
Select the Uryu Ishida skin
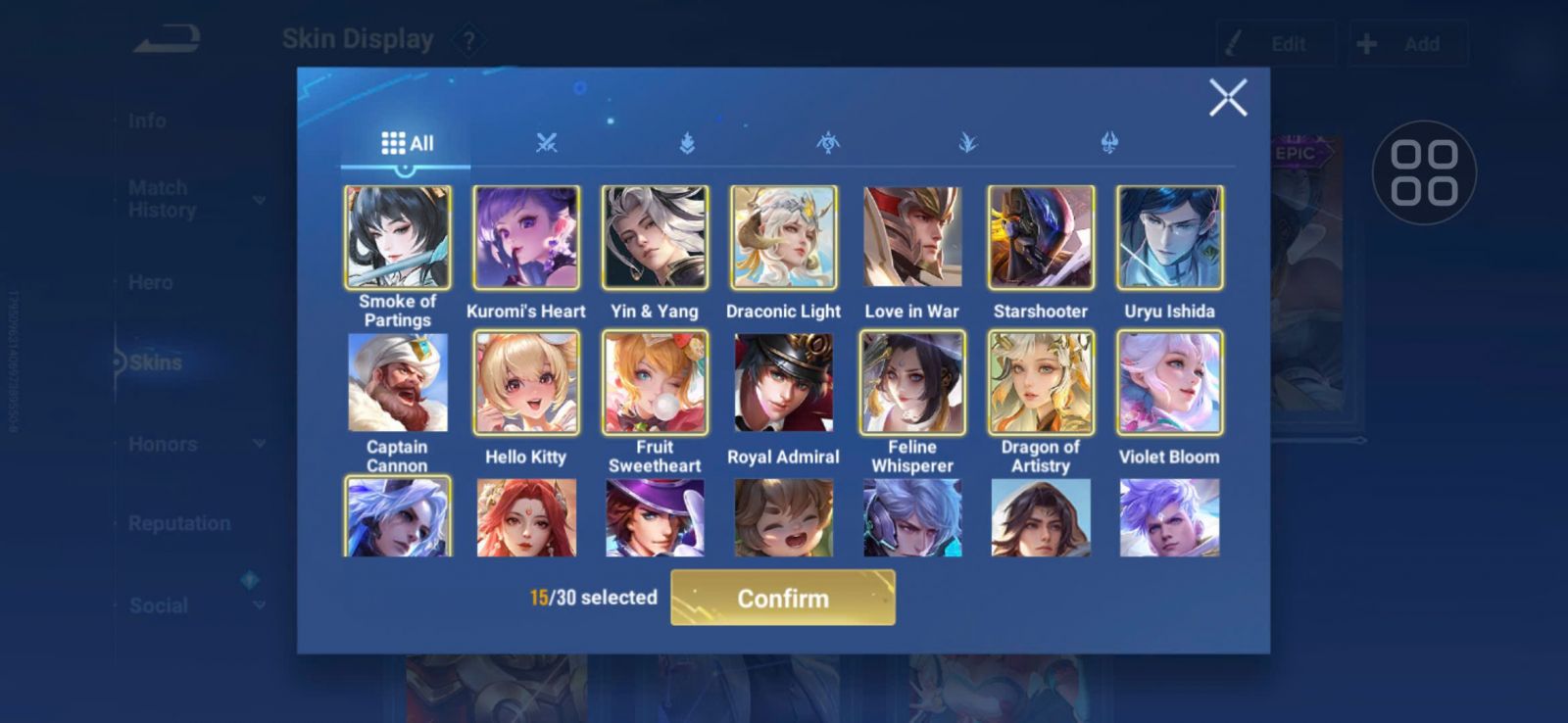[1169, 238]
